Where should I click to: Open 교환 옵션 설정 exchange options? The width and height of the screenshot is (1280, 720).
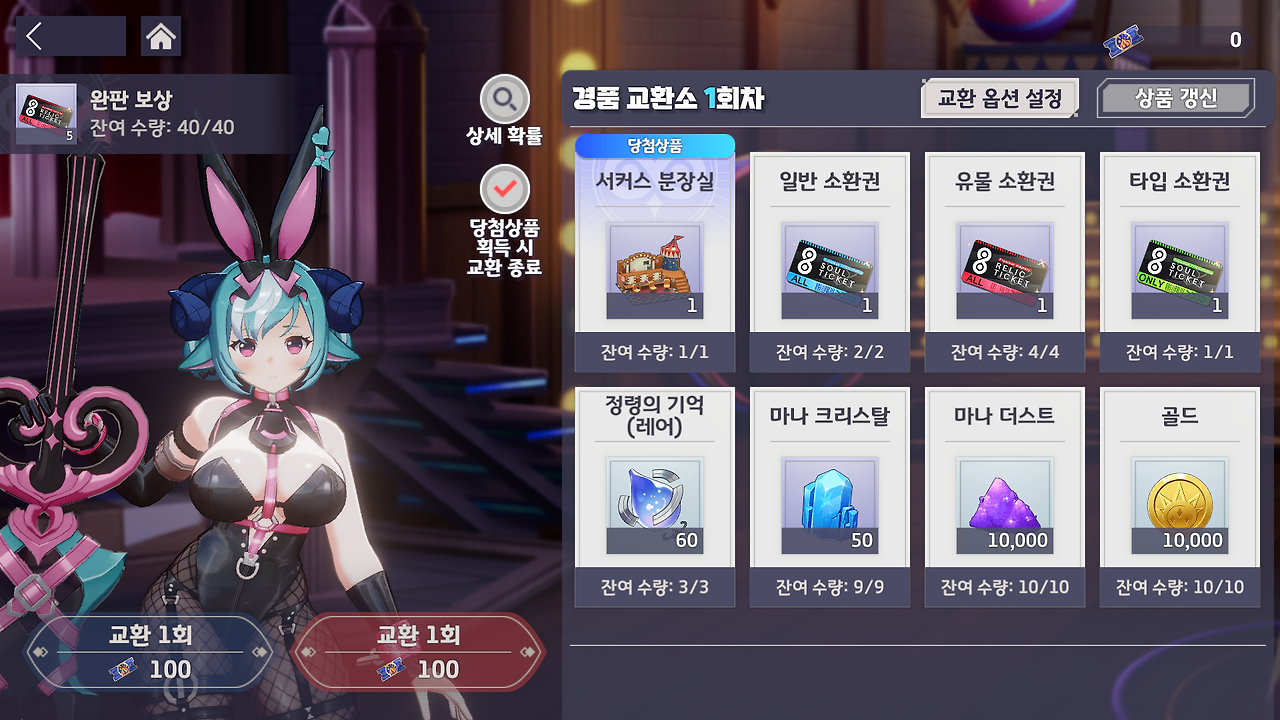[x=1000, y=97]
